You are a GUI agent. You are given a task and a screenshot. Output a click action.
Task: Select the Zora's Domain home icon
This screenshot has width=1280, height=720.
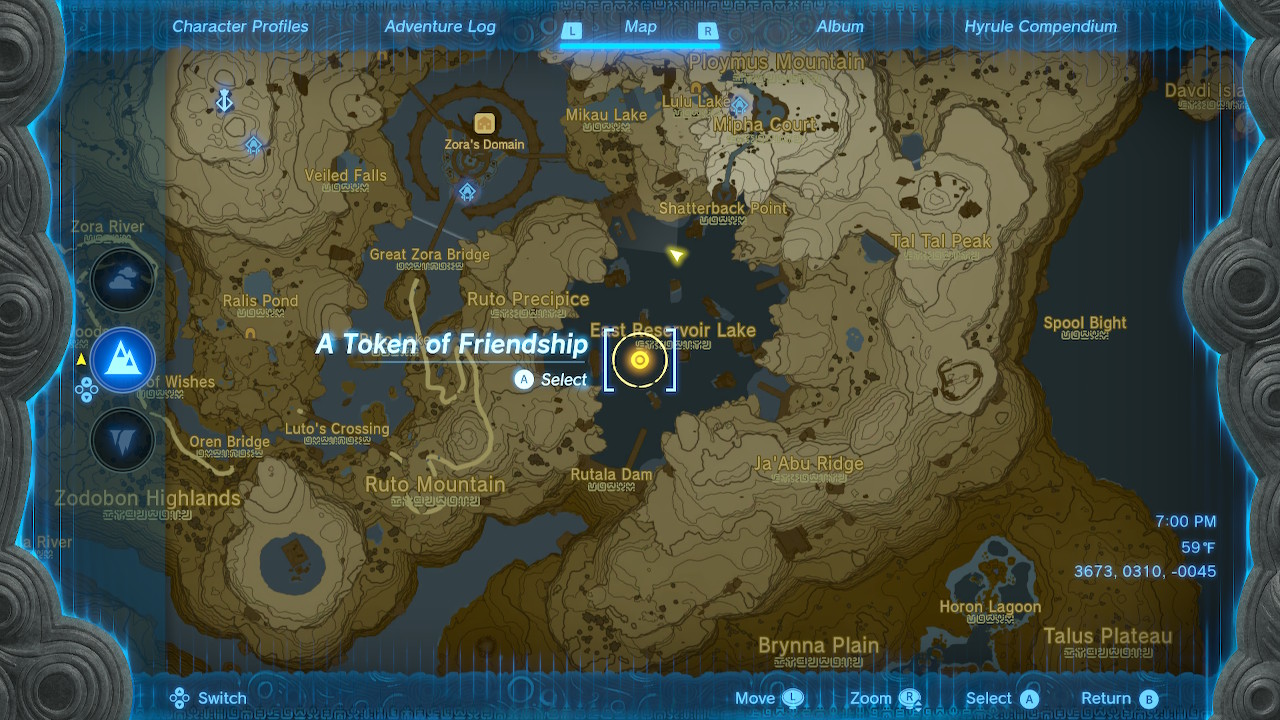click(x=483, y=123)
